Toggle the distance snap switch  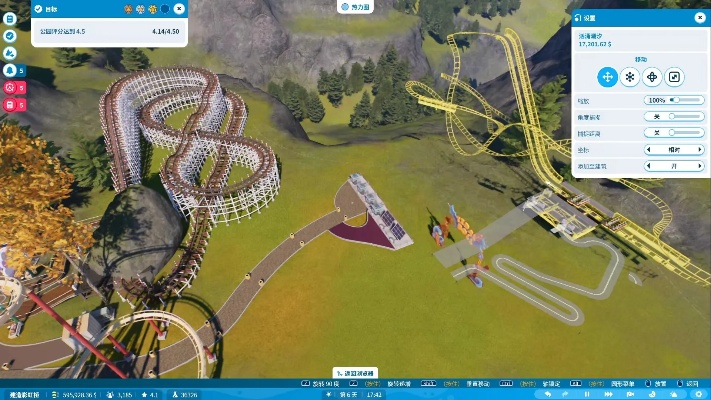(x=674, y=132)
